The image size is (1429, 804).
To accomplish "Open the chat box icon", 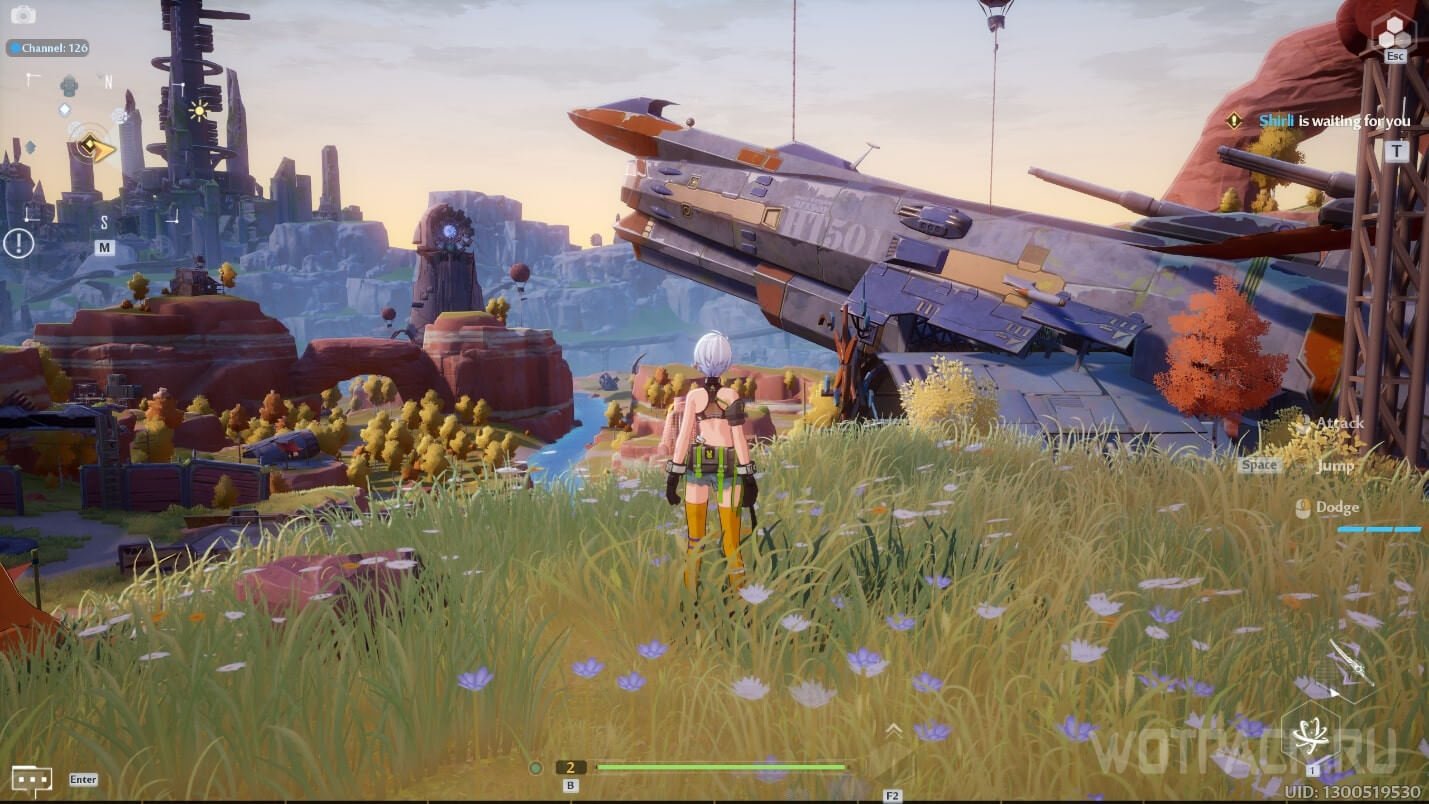I will (x=31, y=779).
